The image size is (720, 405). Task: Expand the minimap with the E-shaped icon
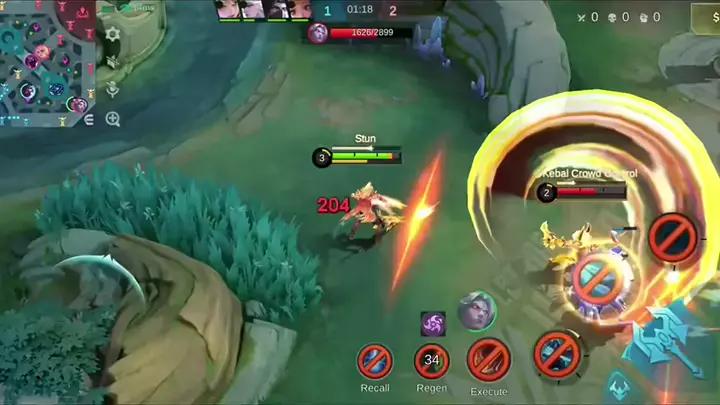pos(89,119)
